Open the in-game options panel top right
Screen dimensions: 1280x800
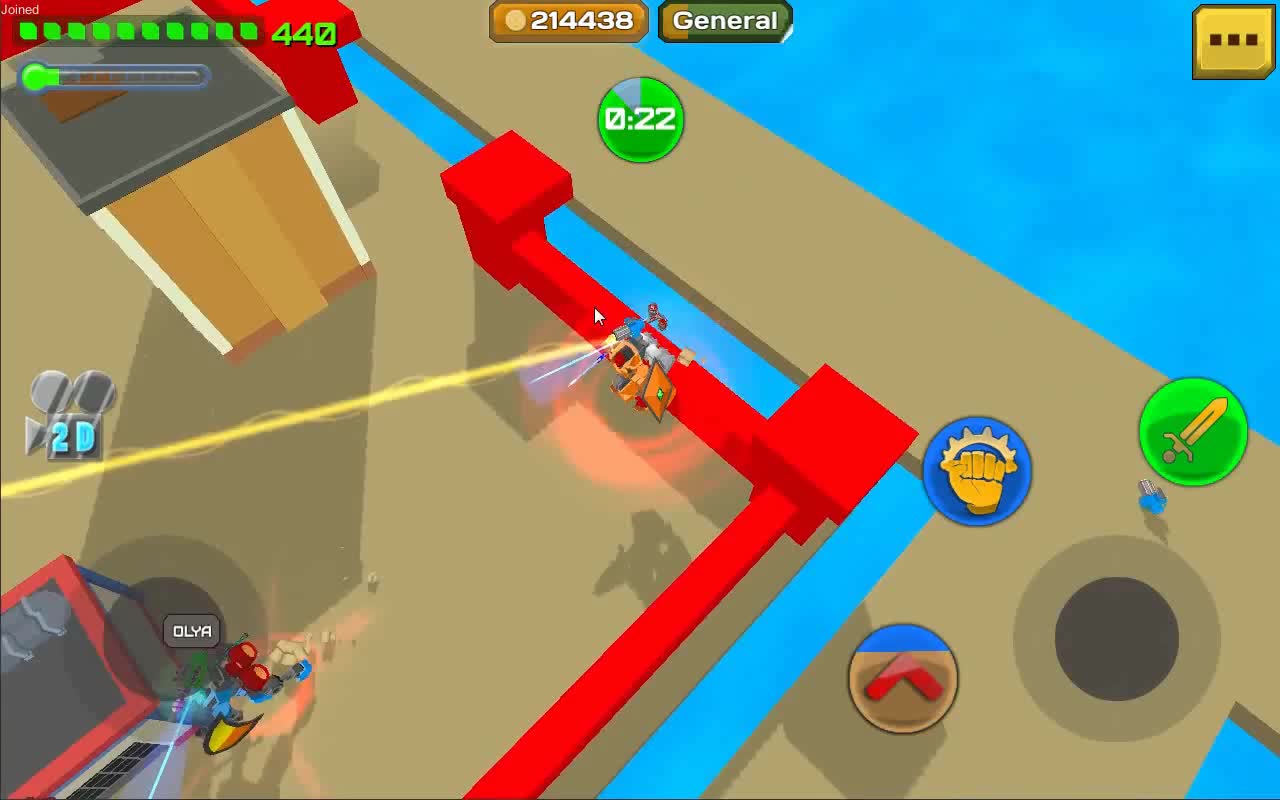(x=1233, y=40)
